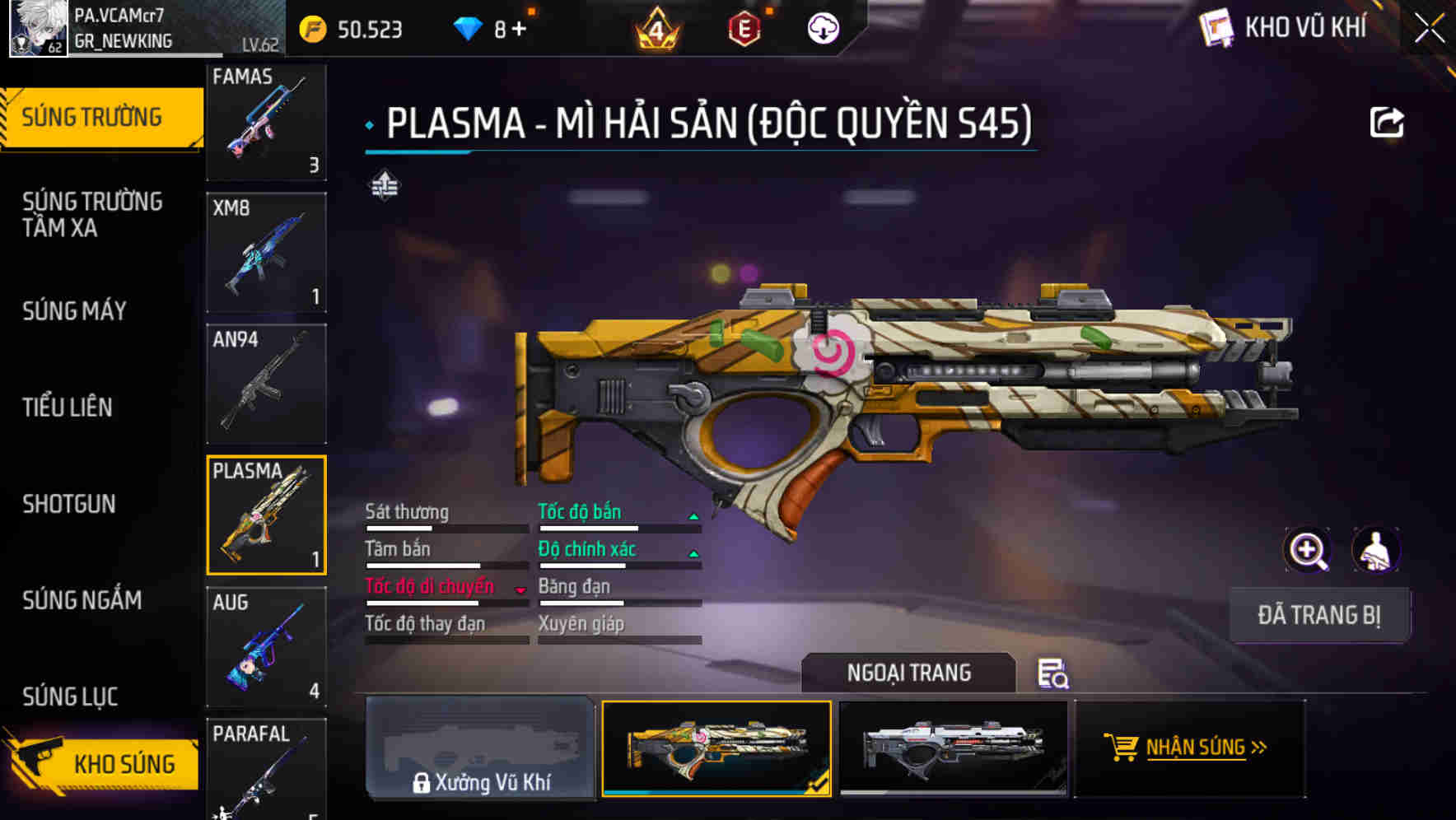Close the weapon armory screen
This screenshot has height=820, width=1456.
[1429, 29]
